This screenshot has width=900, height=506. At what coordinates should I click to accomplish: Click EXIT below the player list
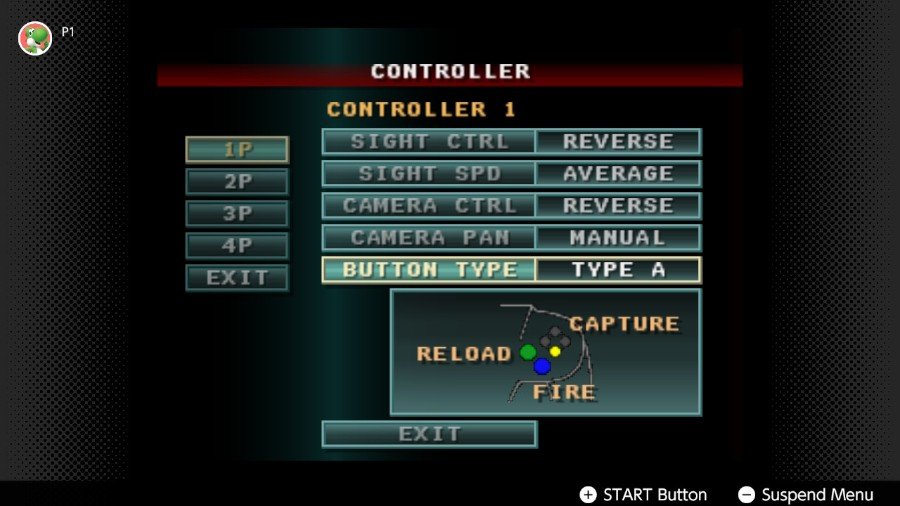(x=237, y=278)
